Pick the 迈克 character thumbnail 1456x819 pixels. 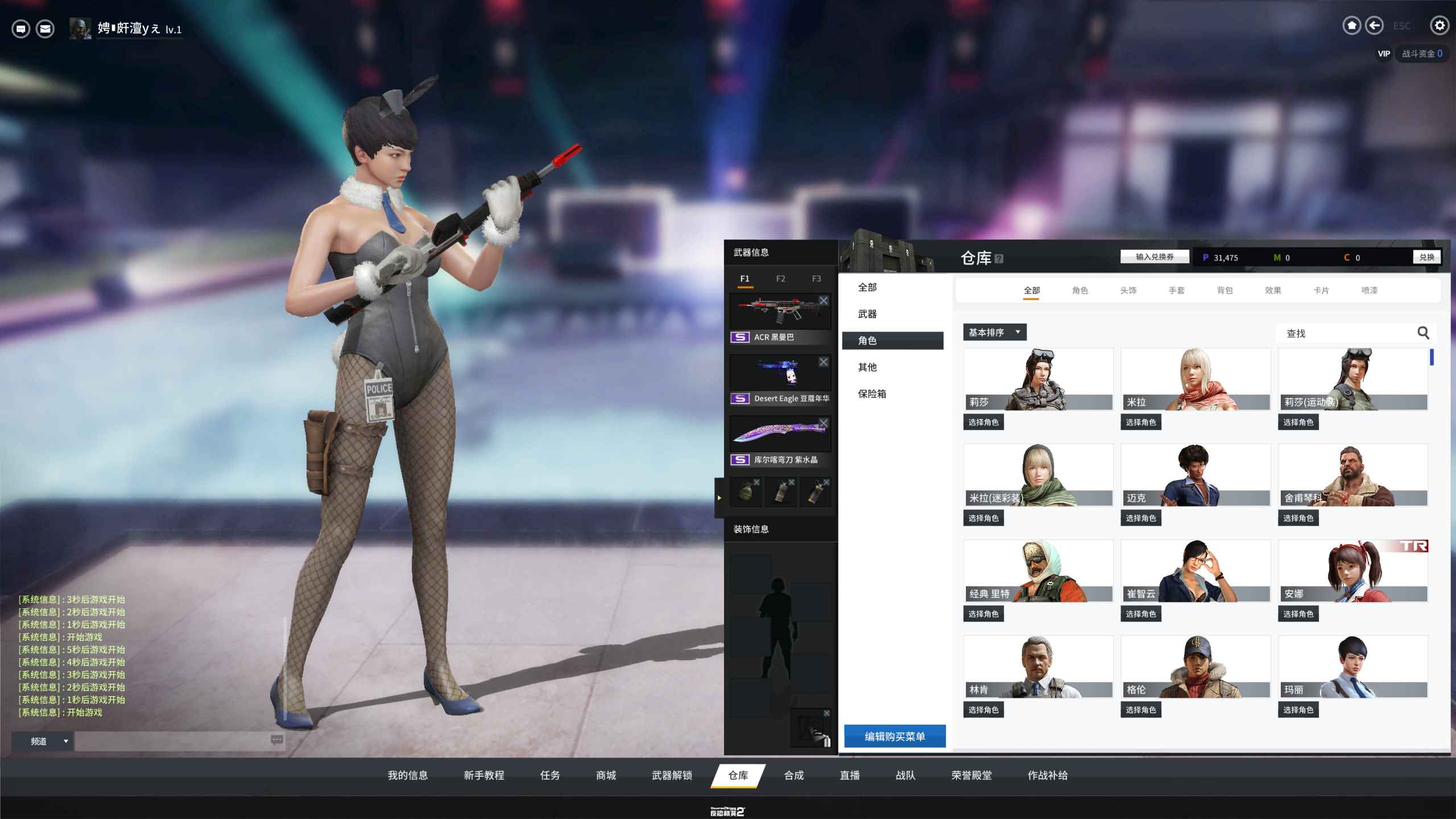click(x=1195, y=475)
